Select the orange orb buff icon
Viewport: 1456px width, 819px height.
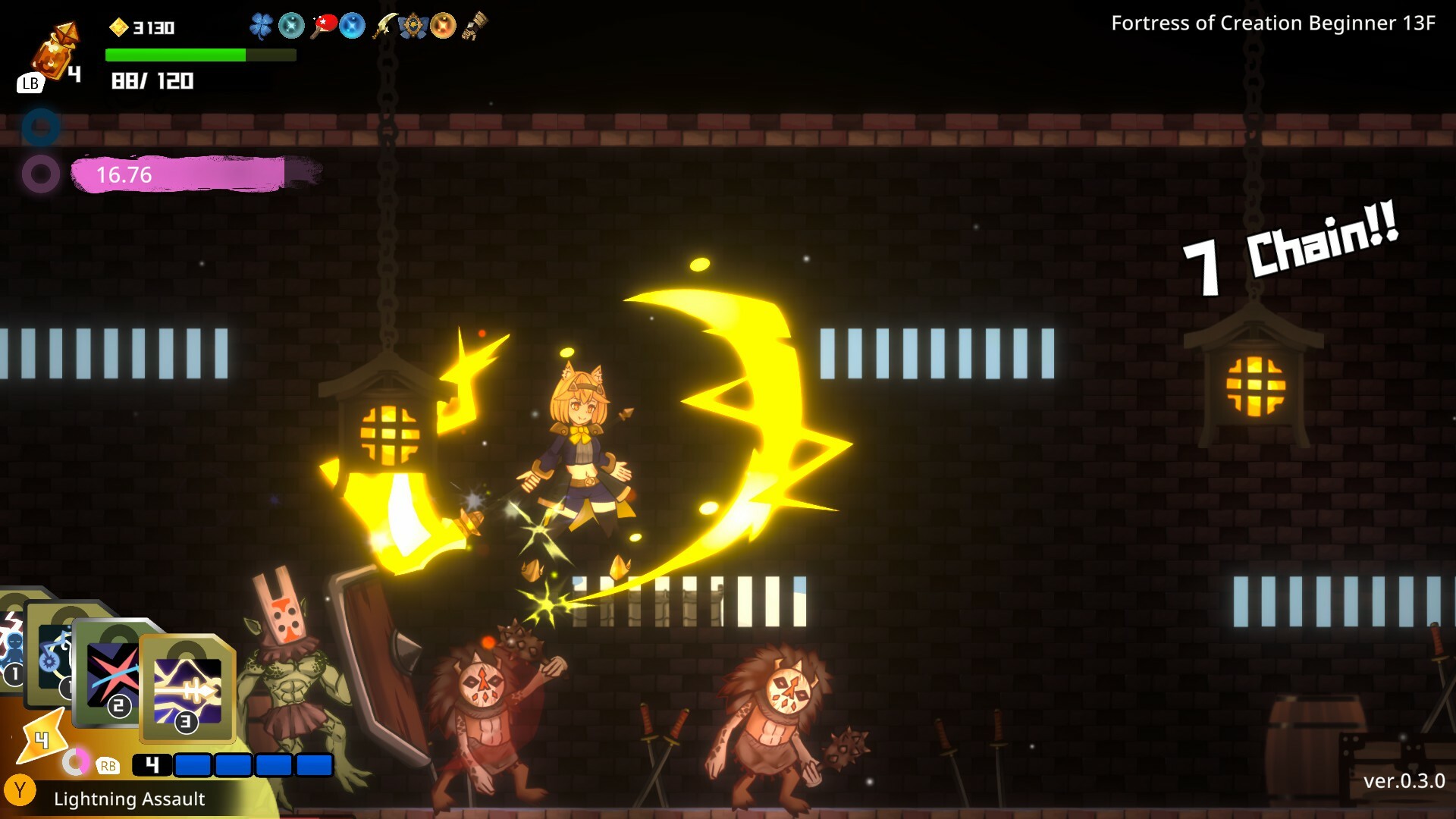click(x=444, y=25)
